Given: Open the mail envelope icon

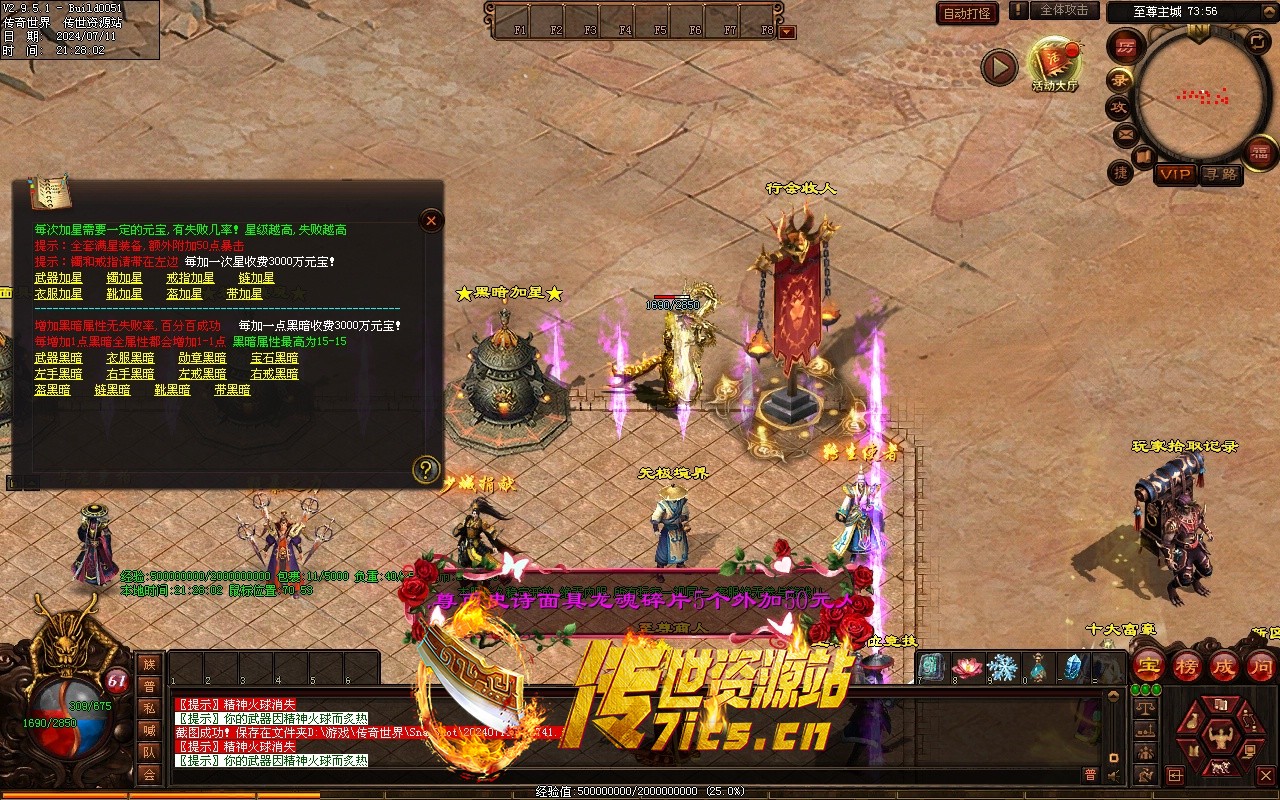Looking at the screenshot, I should click(x=1125, y=134).
